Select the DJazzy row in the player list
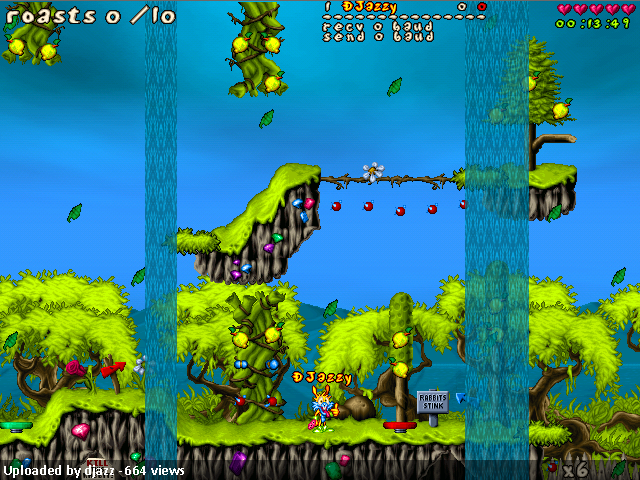 click(x=369, y=6)
